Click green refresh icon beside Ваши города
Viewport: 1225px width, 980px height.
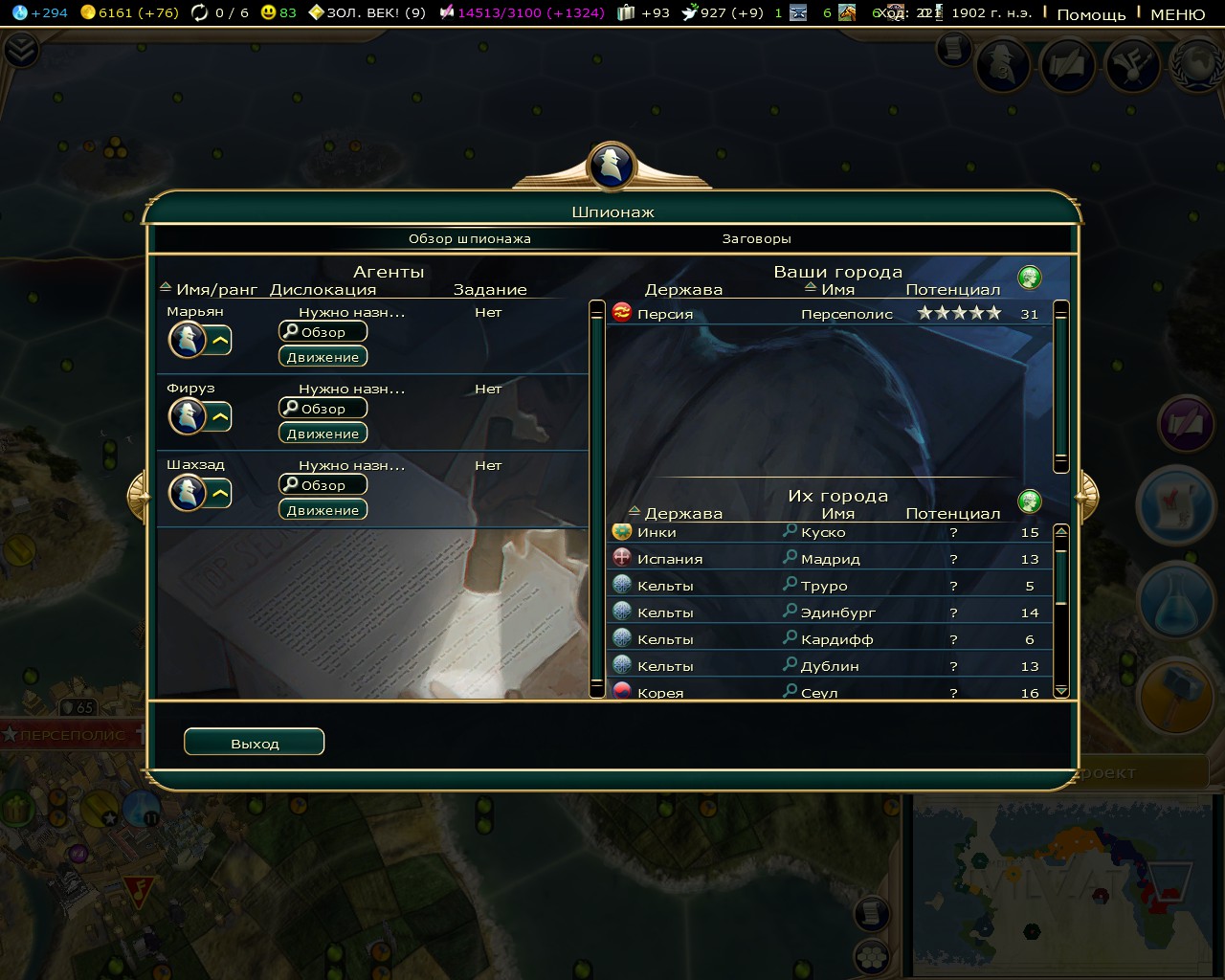pos(1030,278)
